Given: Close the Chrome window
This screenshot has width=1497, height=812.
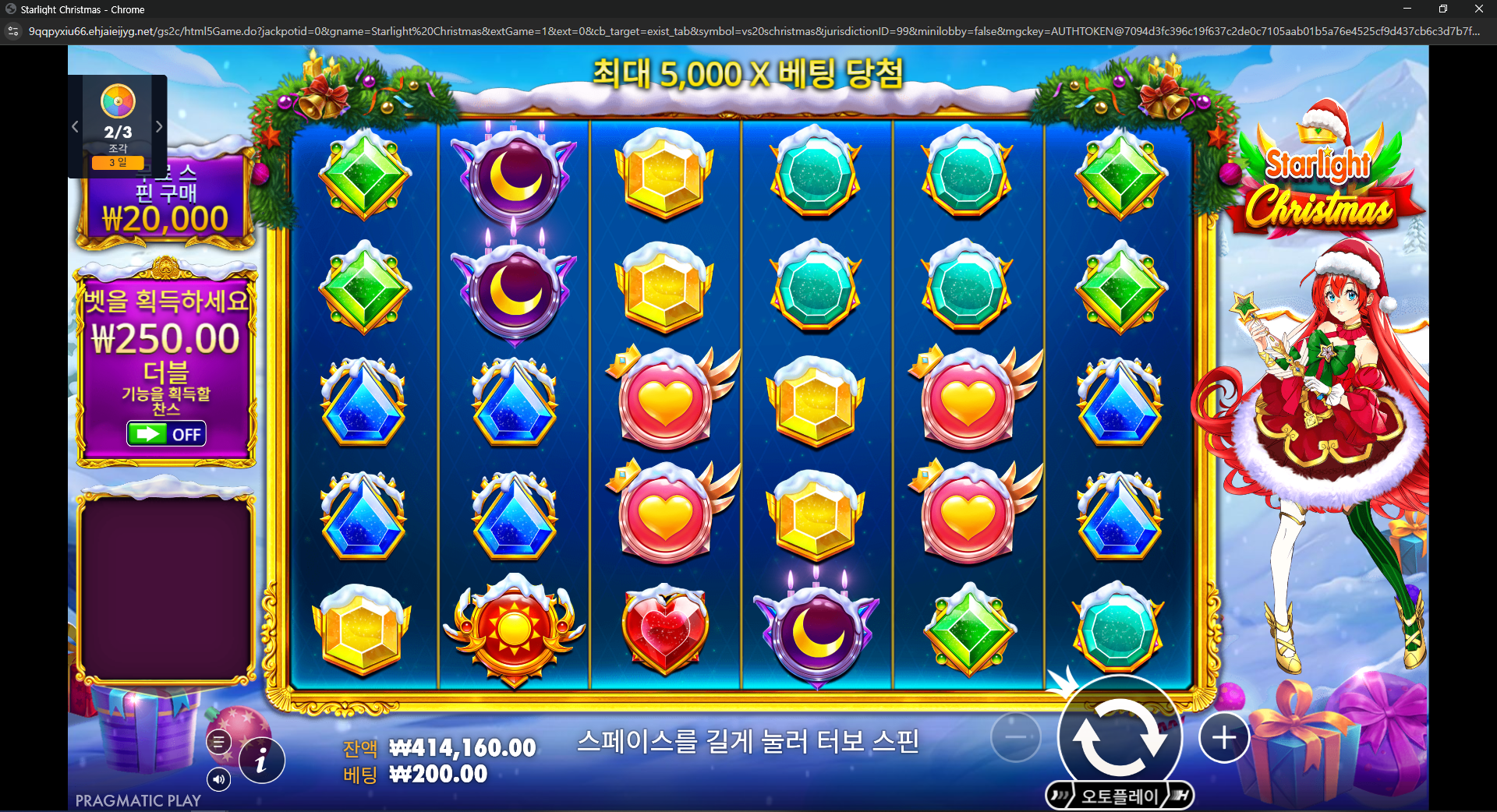Looking at the screenshot, I should (1478, 9).
